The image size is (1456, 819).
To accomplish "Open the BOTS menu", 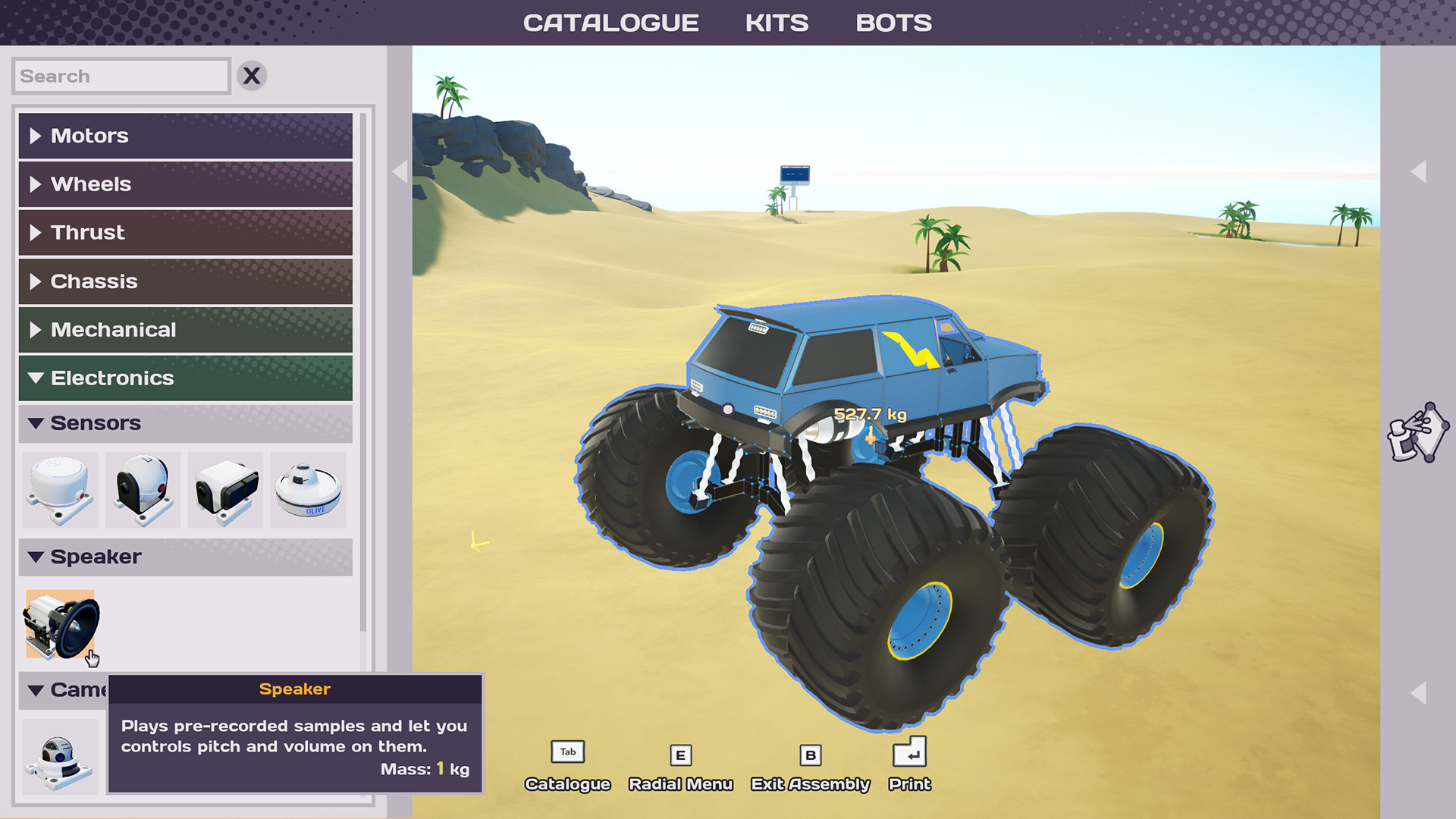I will (893, 22).
